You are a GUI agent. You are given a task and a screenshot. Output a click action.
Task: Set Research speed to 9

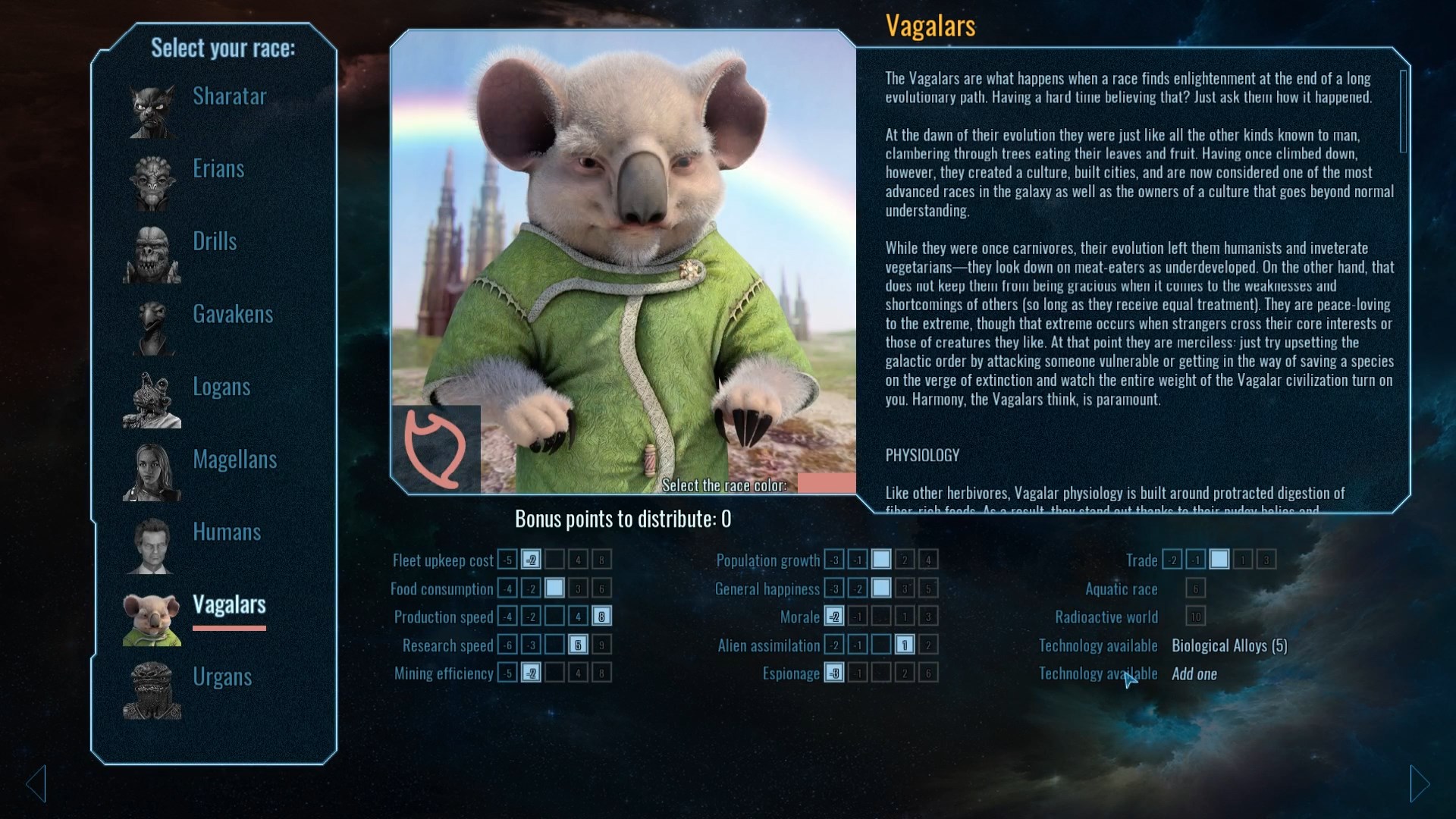(x=601, y=645)
